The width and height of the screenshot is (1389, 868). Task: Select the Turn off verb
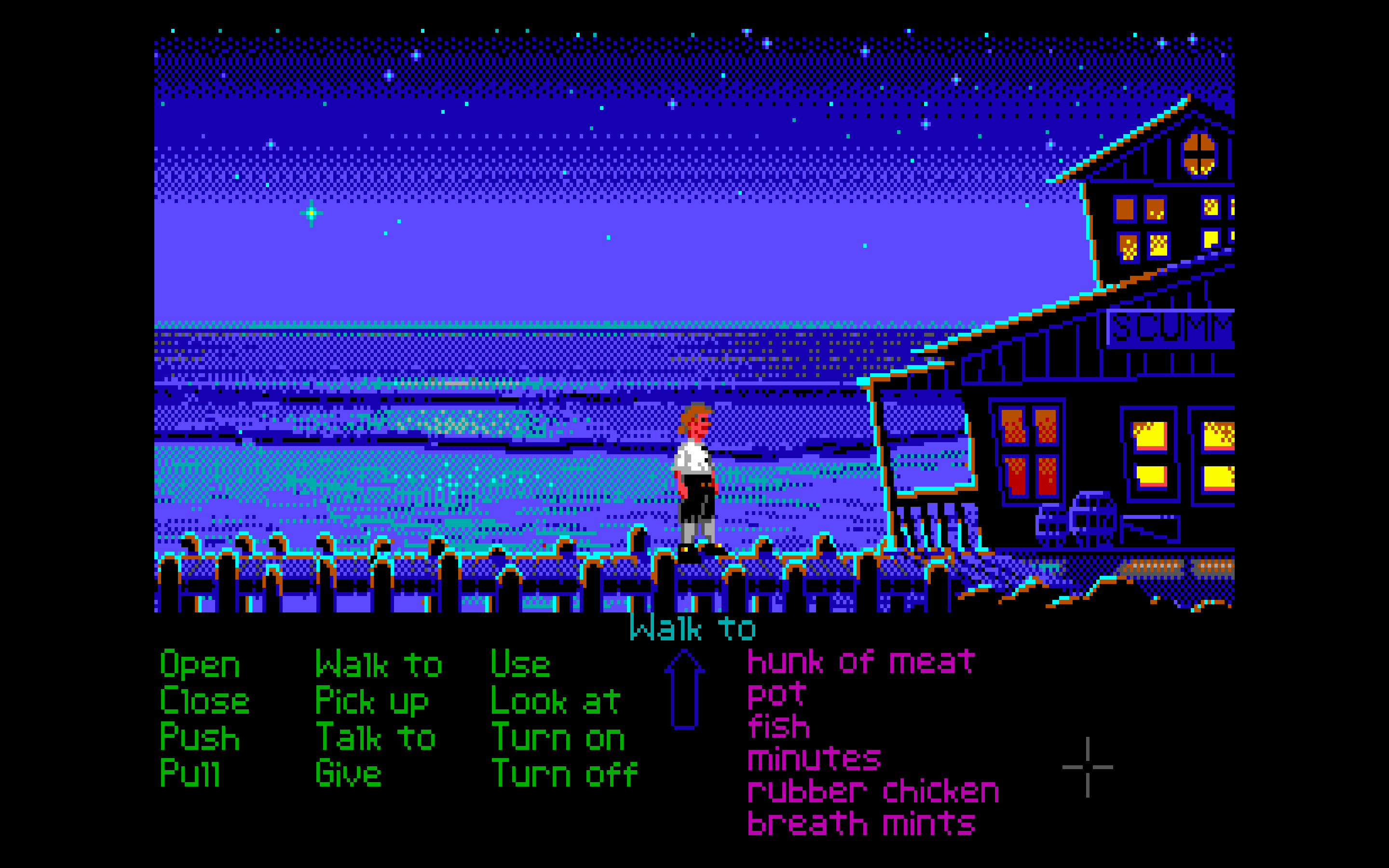click(x=565, y=773)
